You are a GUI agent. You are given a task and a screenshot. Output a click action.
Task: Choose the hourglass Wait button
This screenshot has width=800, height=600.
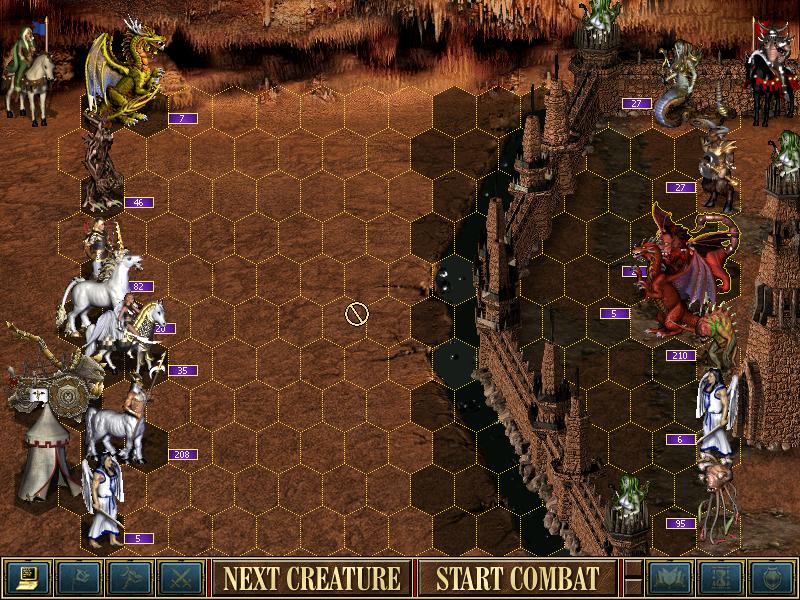coord(721,578)
